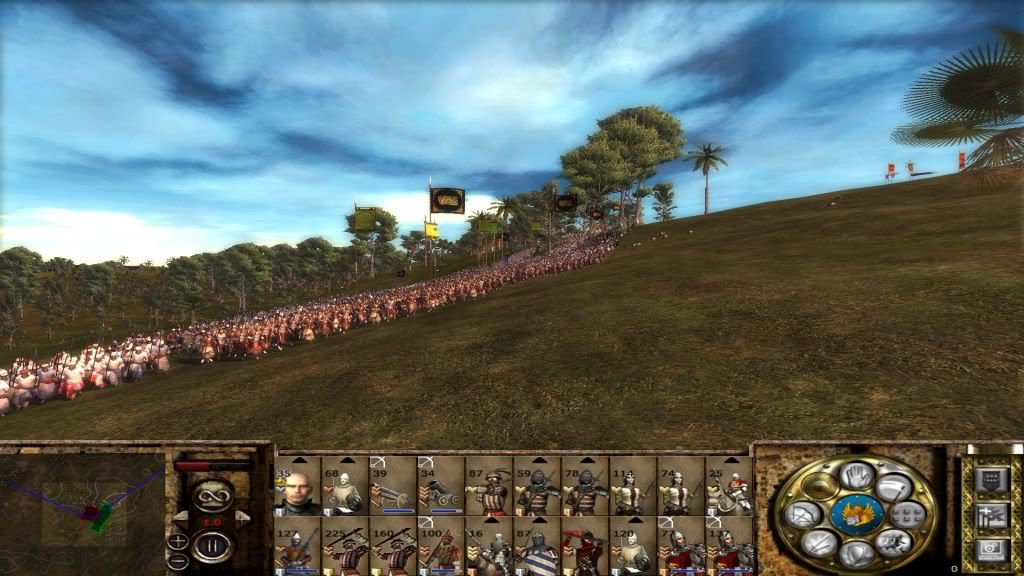Pause the battle
This screenshot has width=1024, height=576.
[213, 547]
